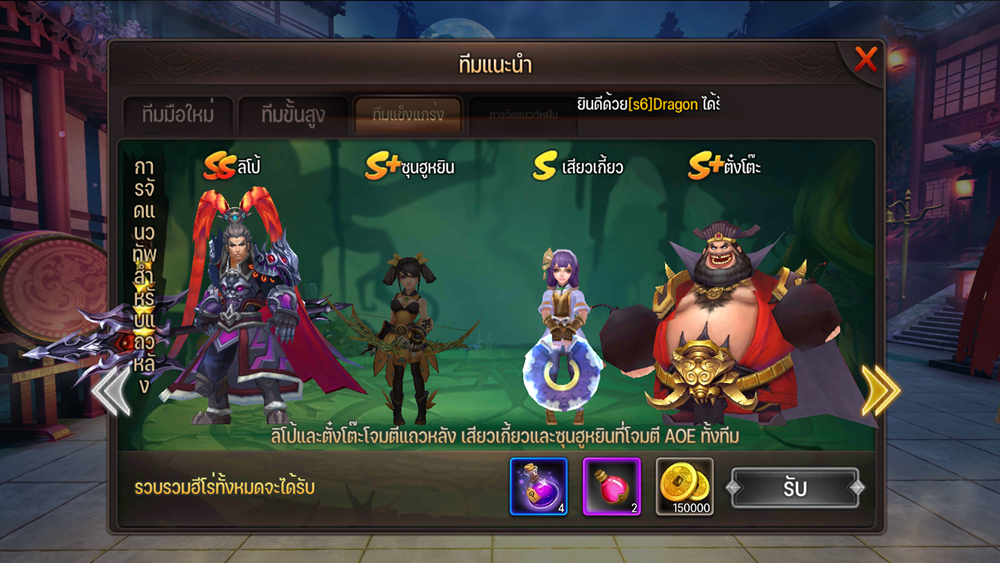Open the dimmed fourth tab beside ทีมแข็งแกร่ง
The height and width of the screenshot is (563, 1000).
(x=522, y=115)
